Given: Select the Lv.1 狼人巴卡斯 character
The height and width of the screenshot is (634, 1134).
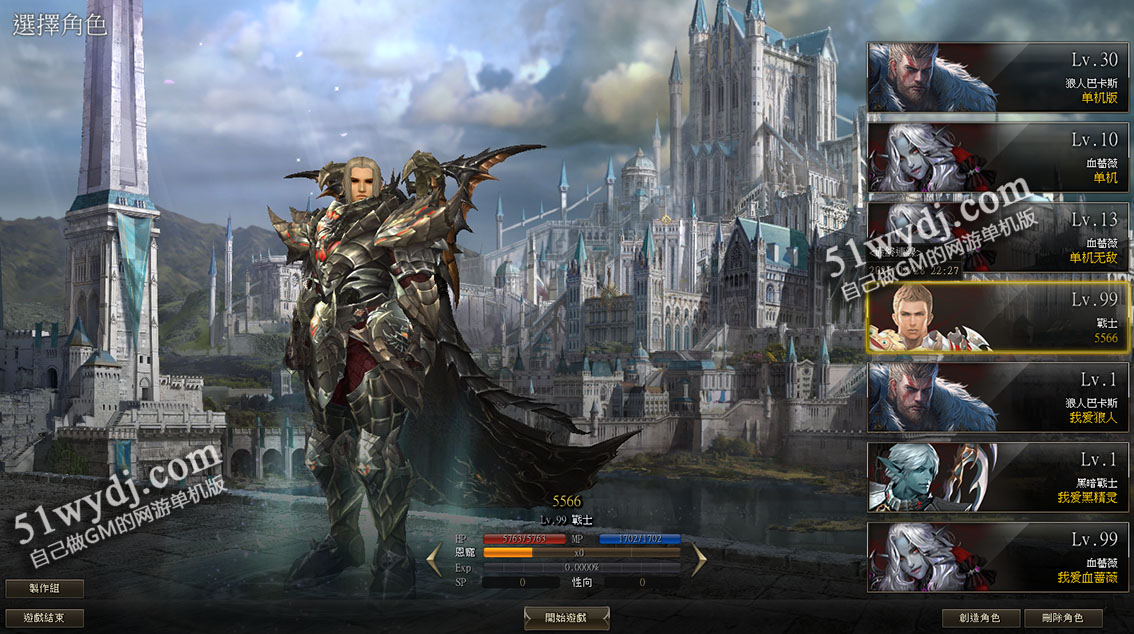Looking at the screenshot, I should point(997,397).
